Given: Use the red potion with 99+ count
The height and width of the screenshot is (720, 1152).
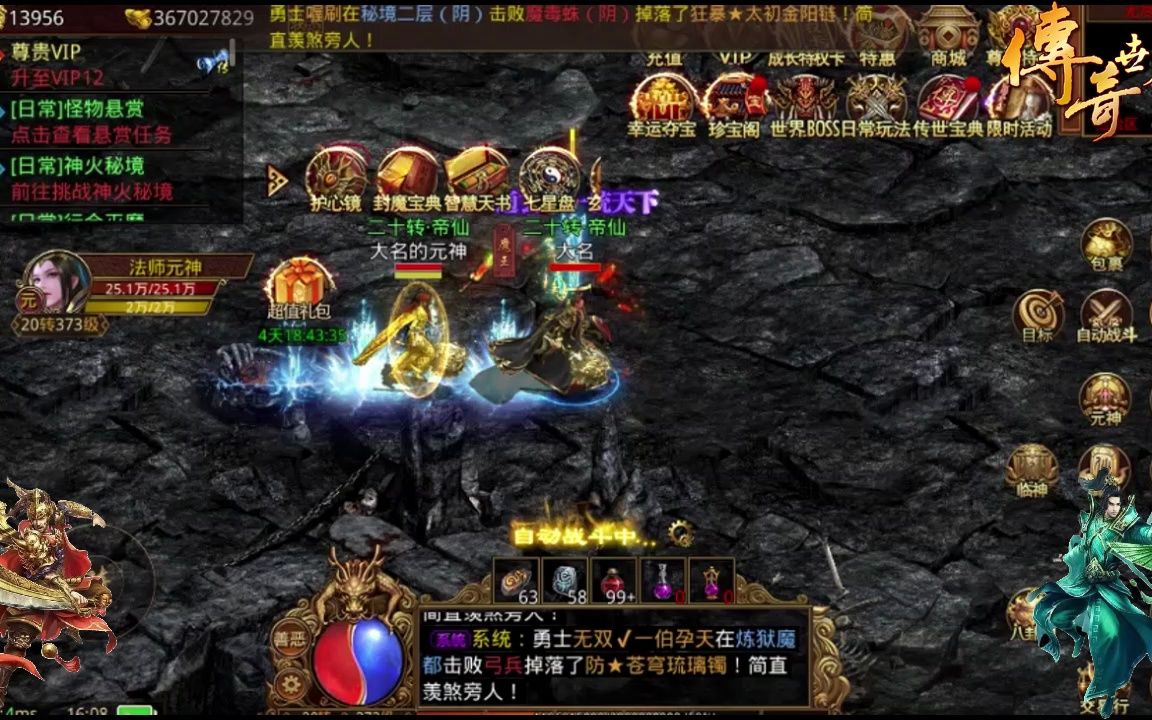Looking at the screenshot, I should (614, 580).
